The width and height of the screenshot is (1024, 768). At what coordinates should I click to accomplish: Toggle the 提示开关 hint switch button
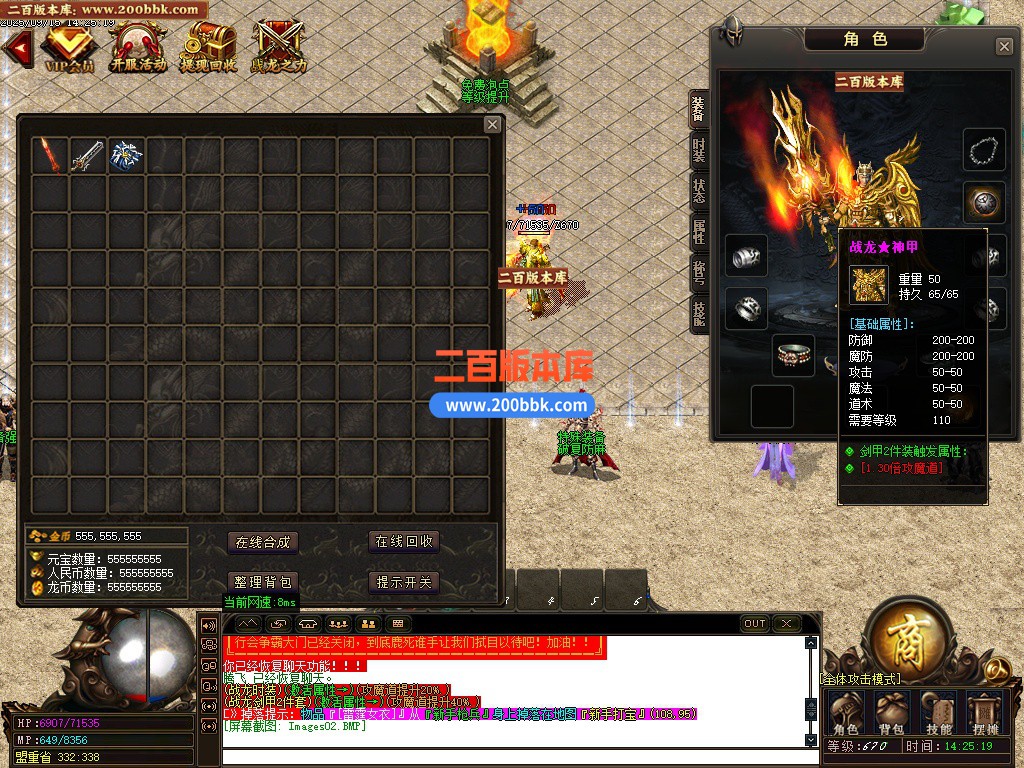tap(404, 582)
